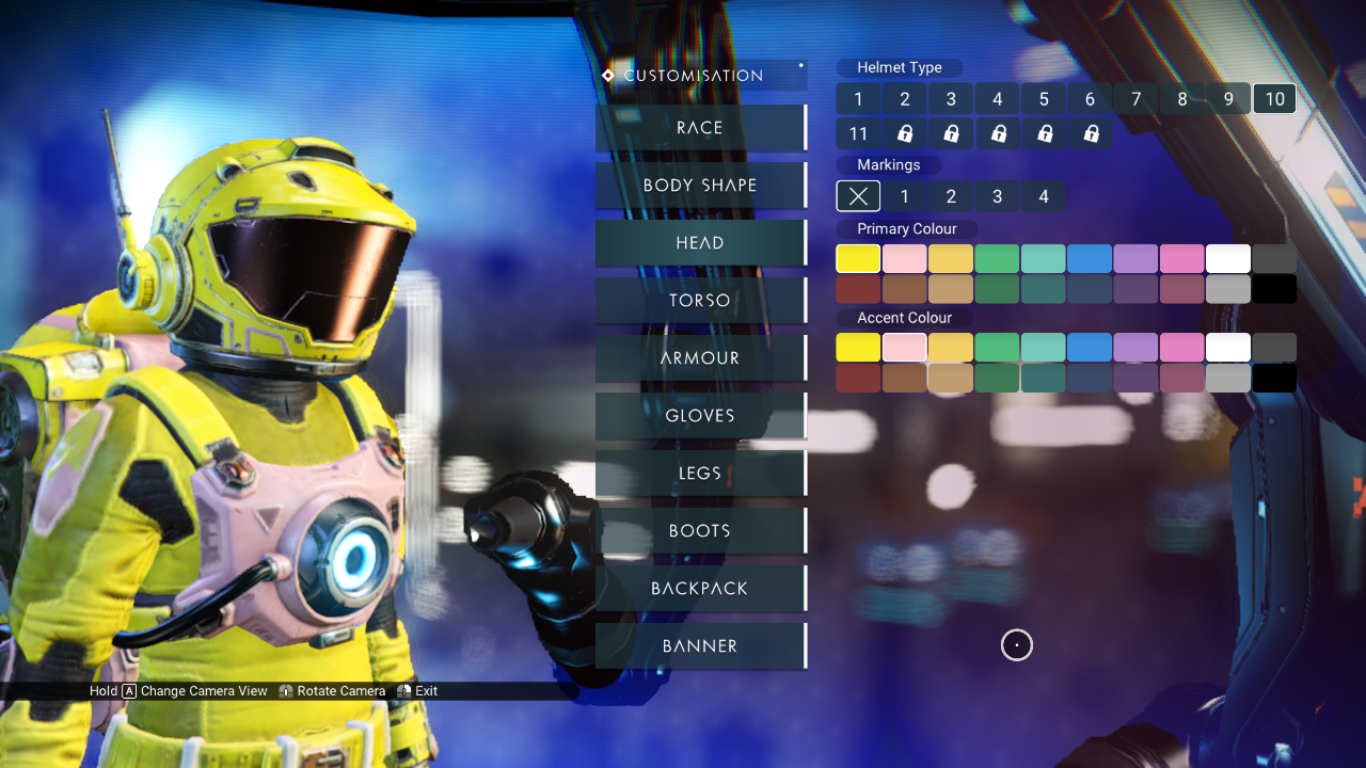Set primary colour to white
The width and height of the screenshot is (1366, 768).
pyautogui.click(x=1228, y=259)
